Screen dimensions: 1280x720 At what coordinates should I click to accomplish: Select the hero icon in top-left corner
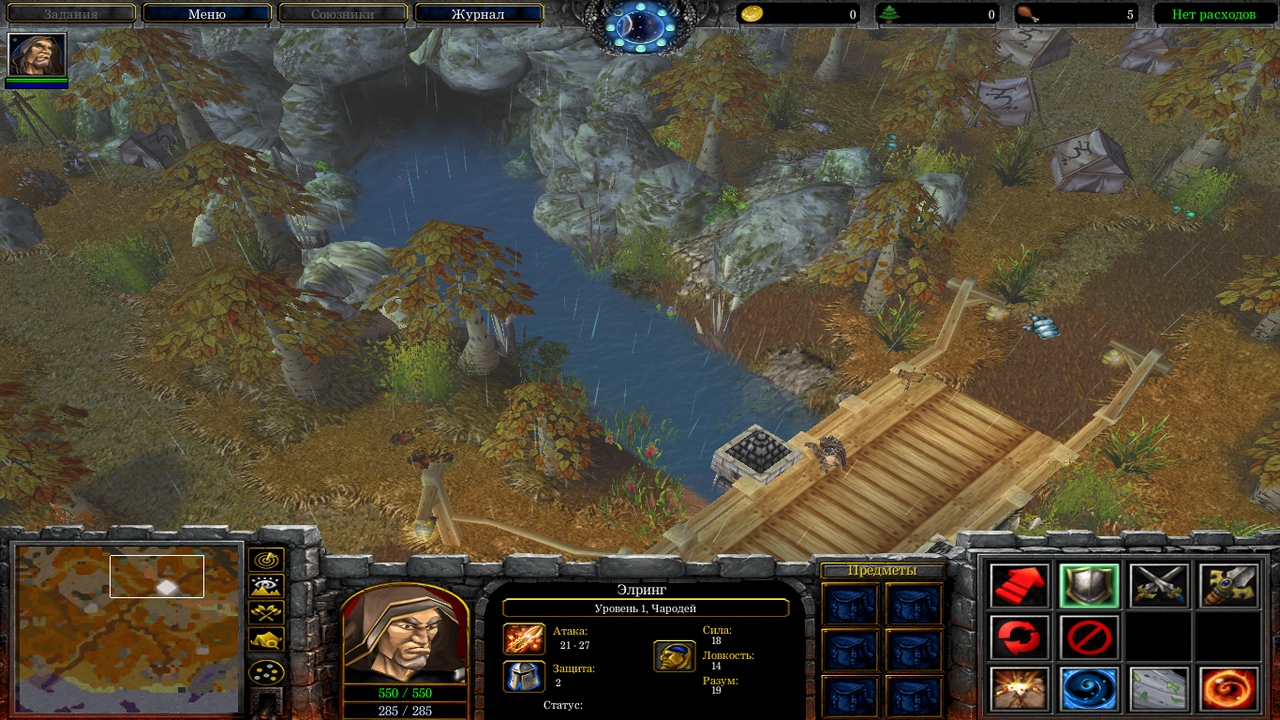point(37,54)
